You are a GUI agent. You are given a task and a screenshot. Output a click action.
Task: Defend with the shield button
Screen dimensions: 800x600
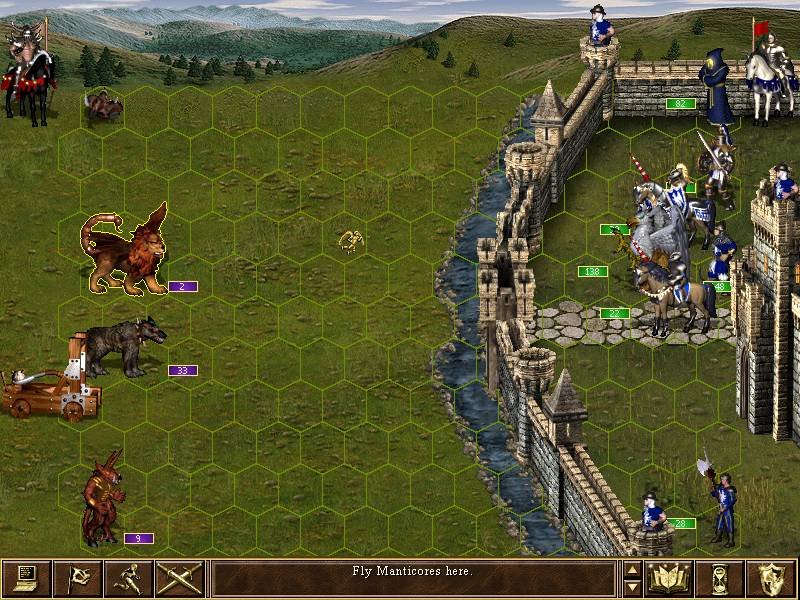[772, 578]
